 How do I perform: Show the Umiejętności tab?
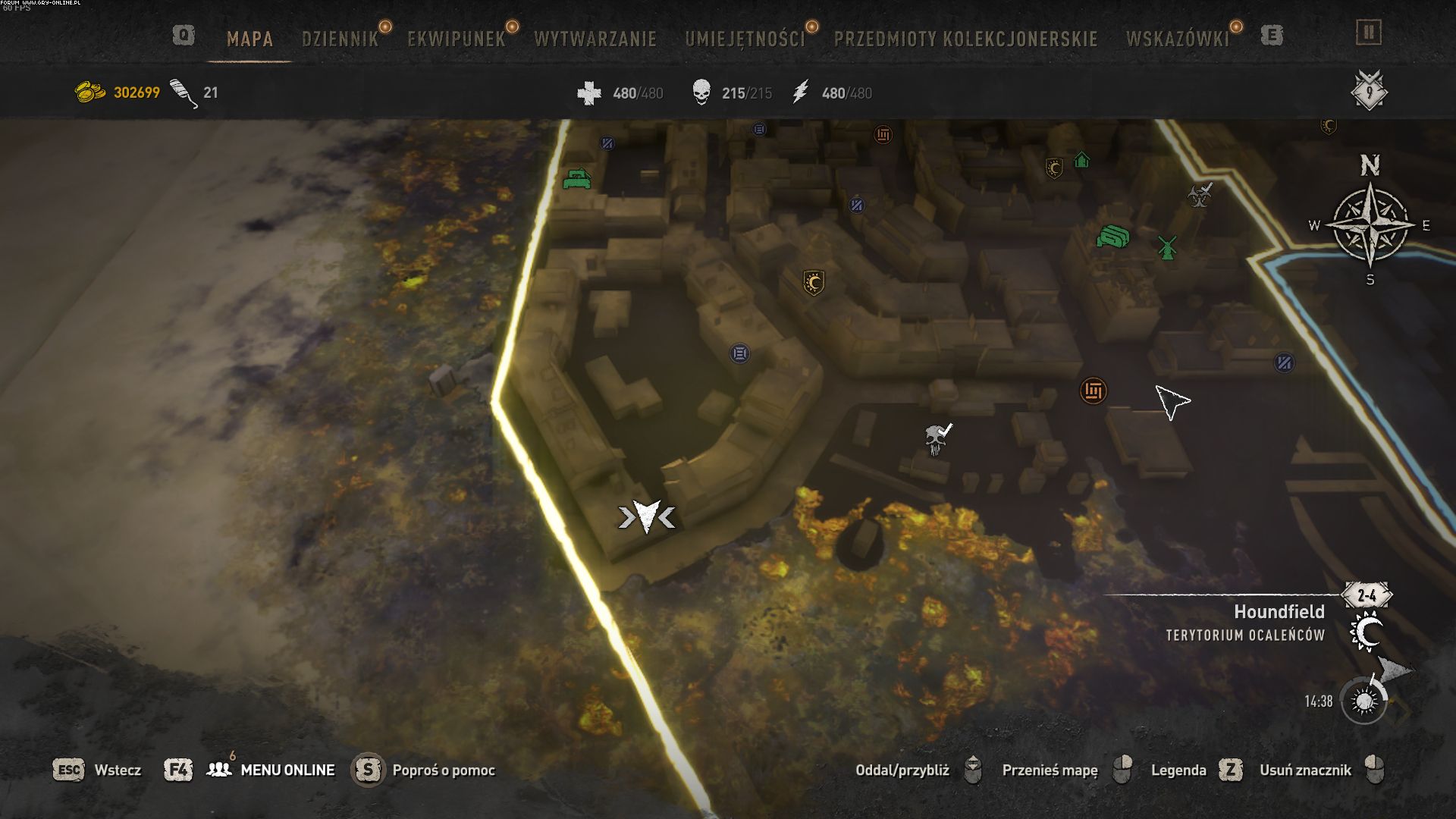pyautogui.click(x=745, y=39)
